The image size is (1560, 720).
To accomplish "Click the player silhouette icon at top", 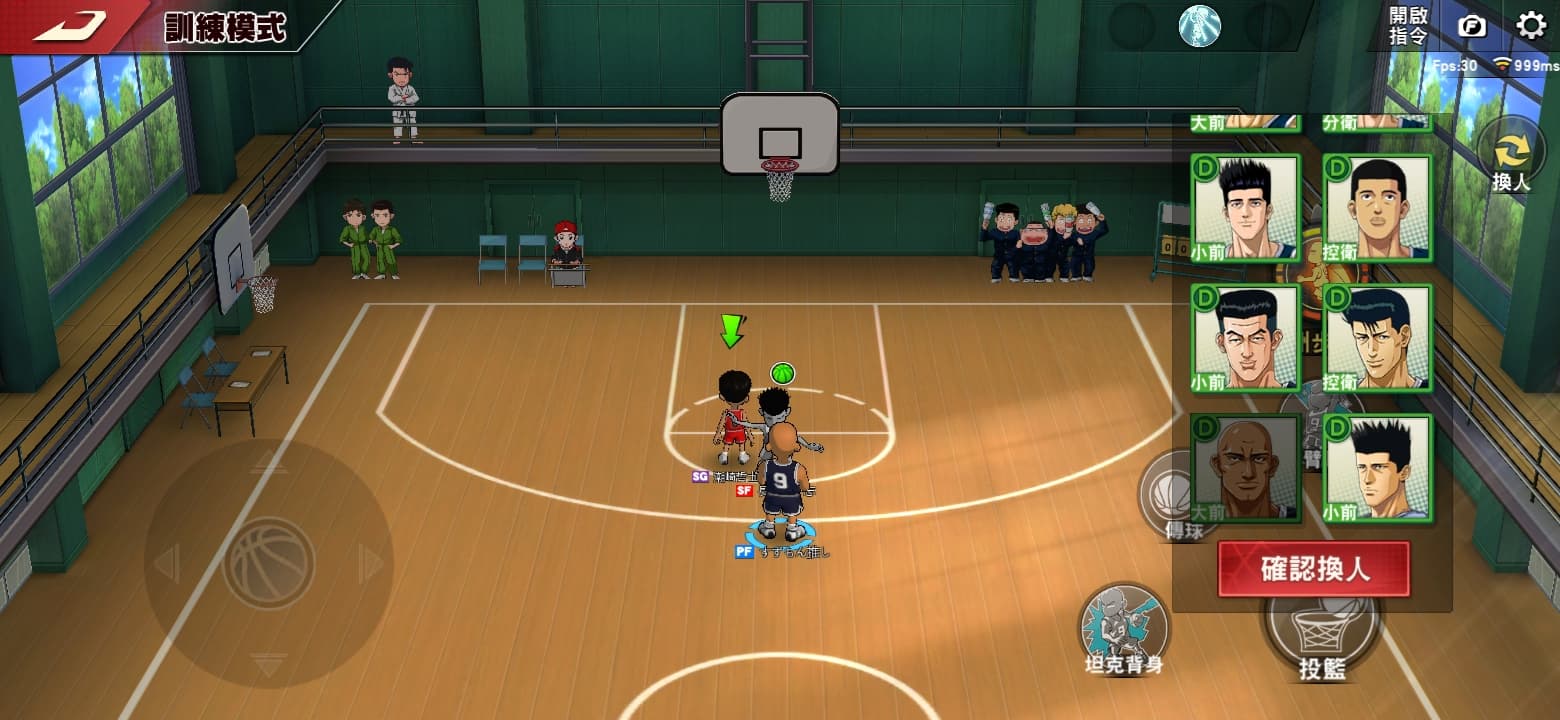I will pyautogui.click(x=1199, y=26).
